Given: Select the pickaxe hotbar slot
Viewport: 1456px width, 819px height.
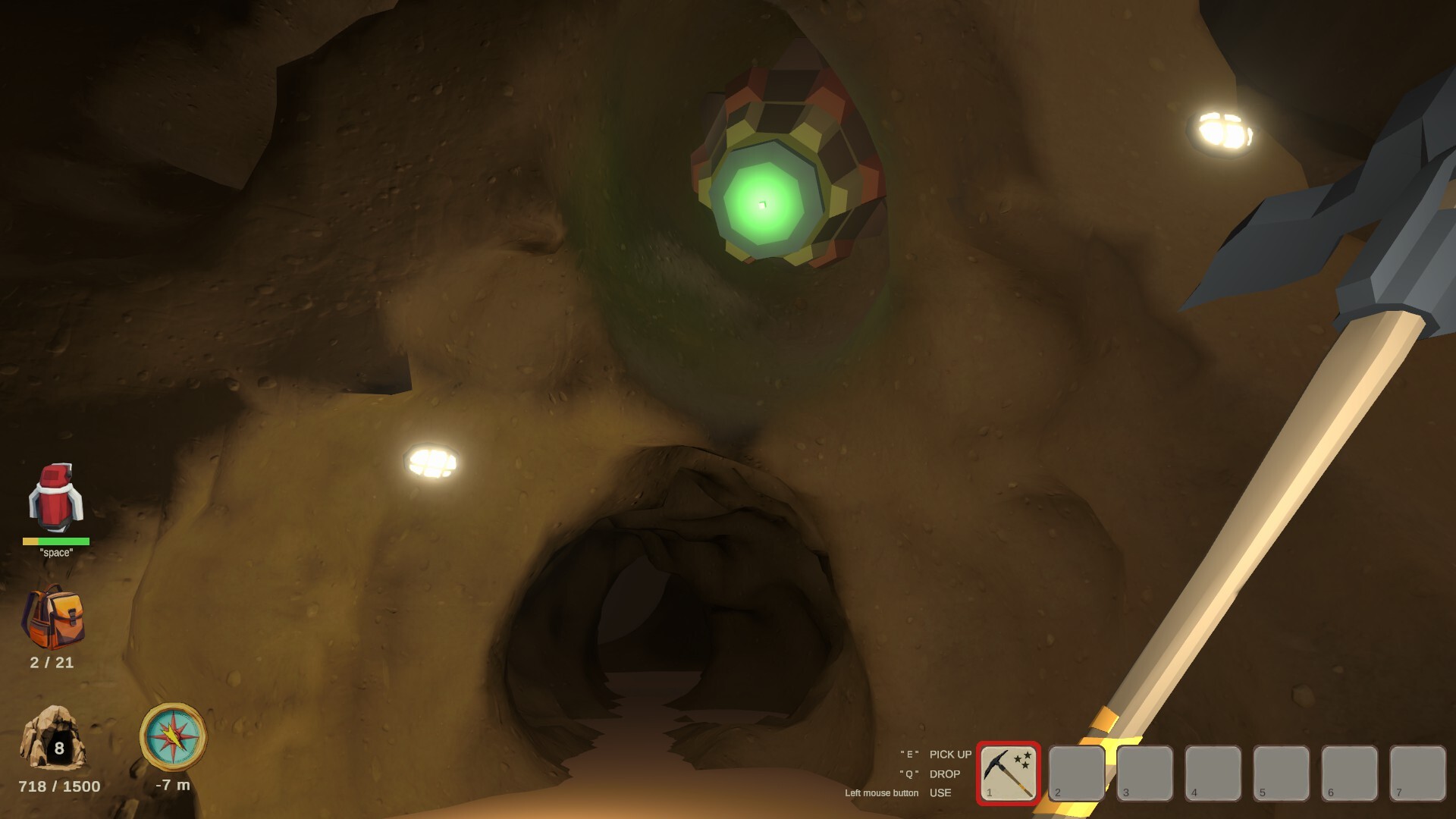Looking at the screenshot, I should click(x=1008, y=772).
